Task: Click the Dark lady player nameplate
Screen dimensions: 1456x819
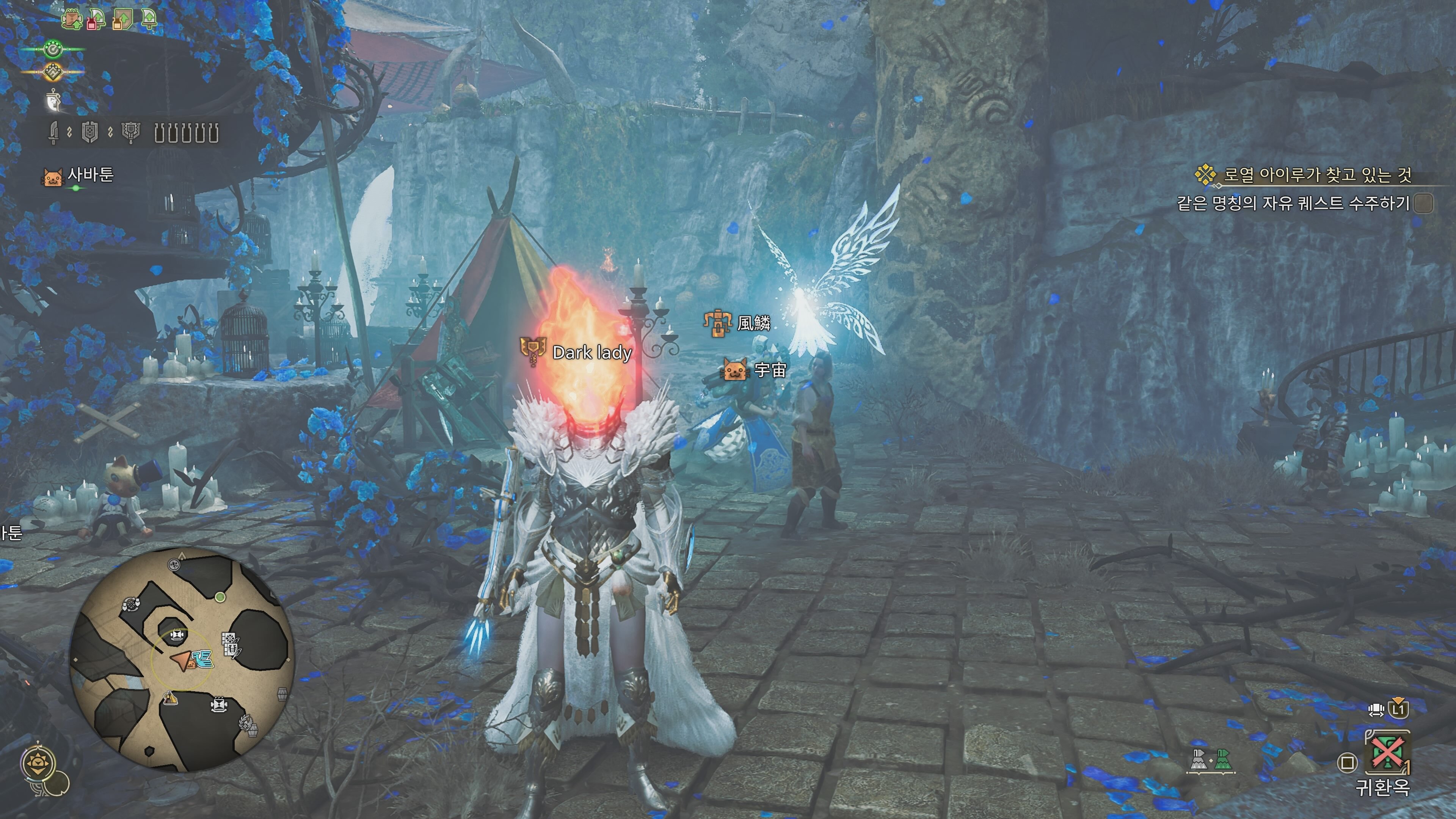Action: pos(591,353)
